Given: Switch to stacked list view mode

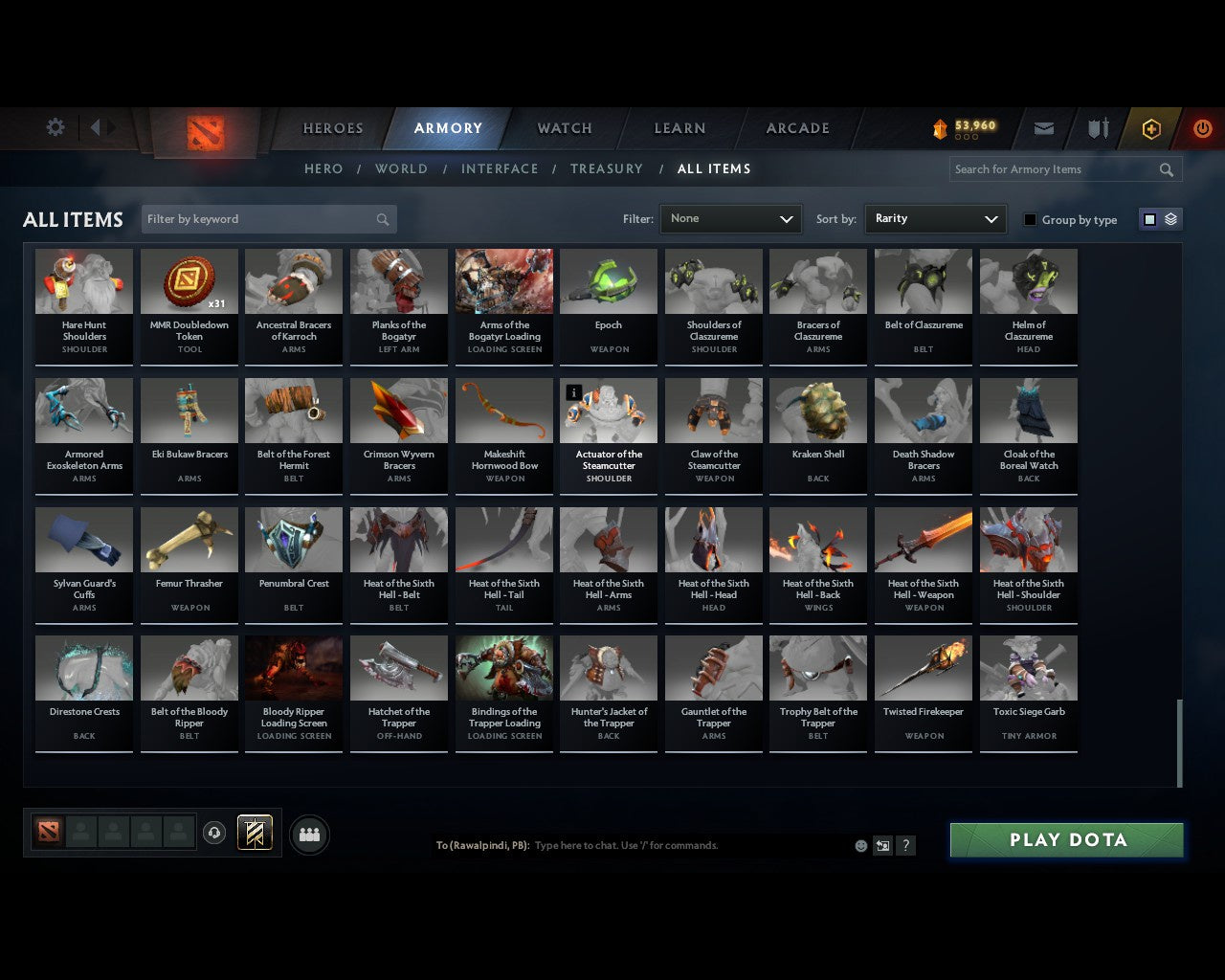Looking at the screenshot, I should pos(1169,218).
